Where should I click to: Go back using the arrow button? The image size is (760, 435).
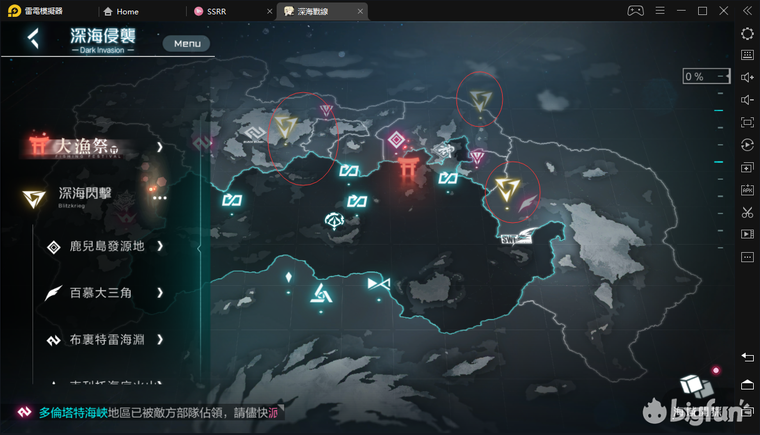(34, 39)
